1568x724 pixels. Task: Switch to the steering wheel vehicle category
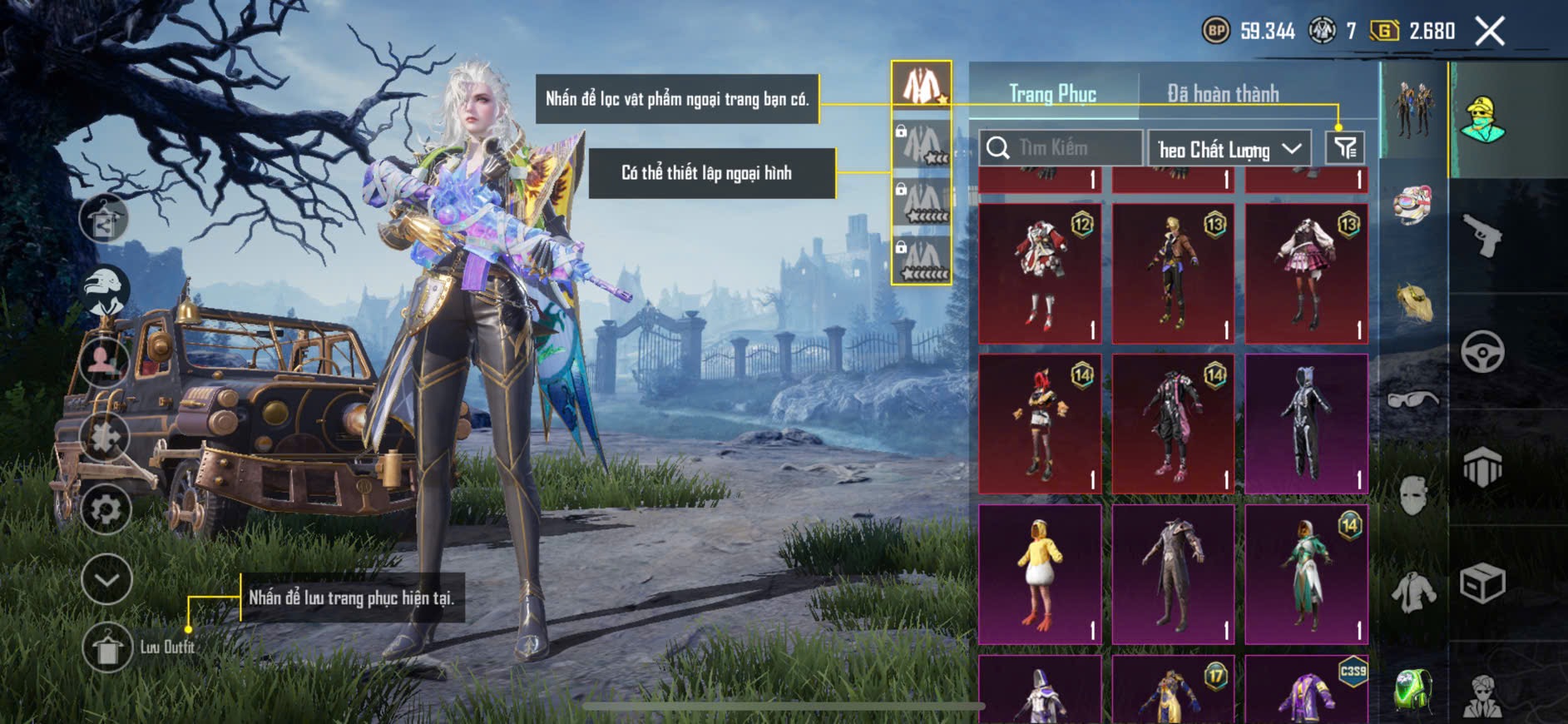point(1482,351)
